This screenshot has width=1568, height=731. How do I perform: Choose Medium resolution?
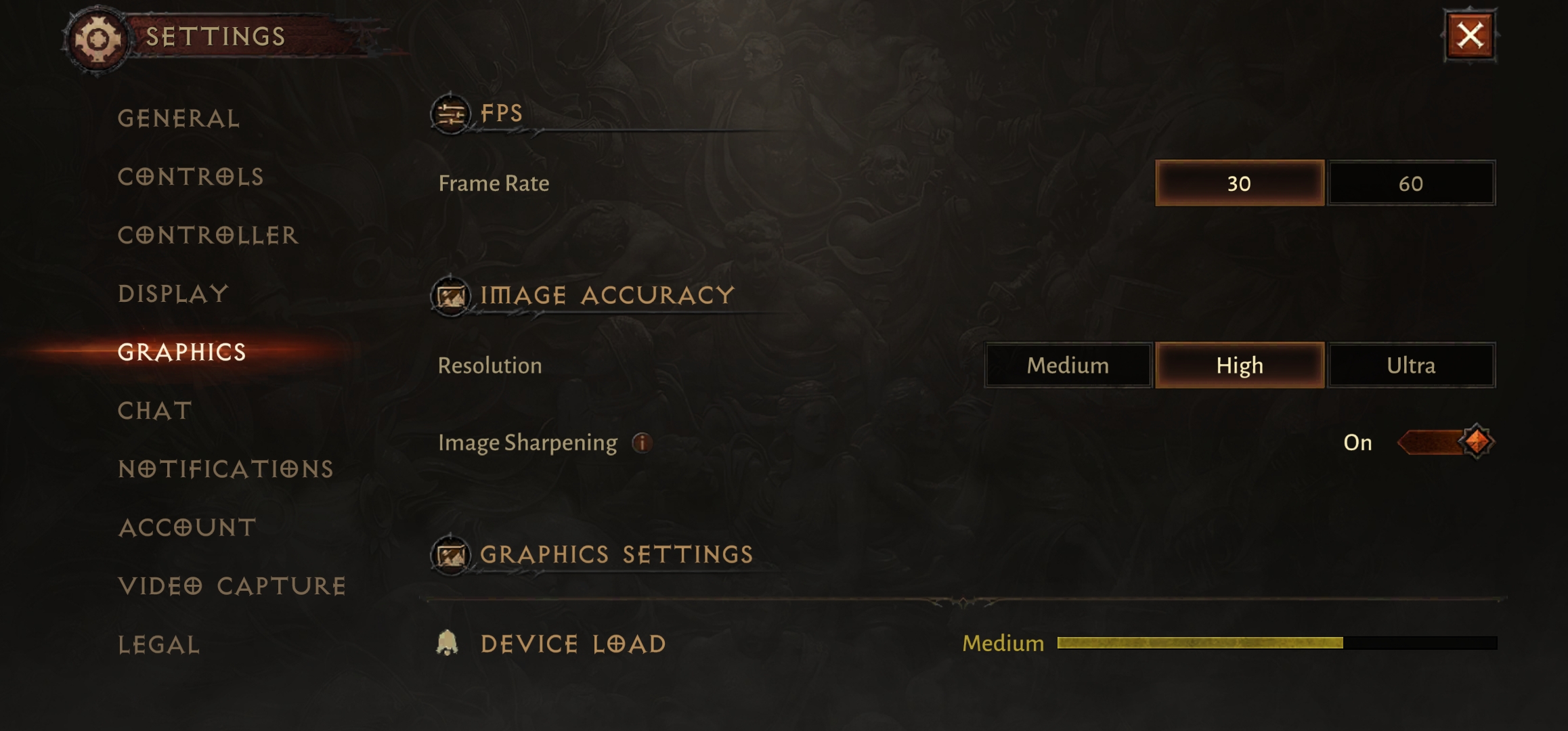coord(1068,365)
